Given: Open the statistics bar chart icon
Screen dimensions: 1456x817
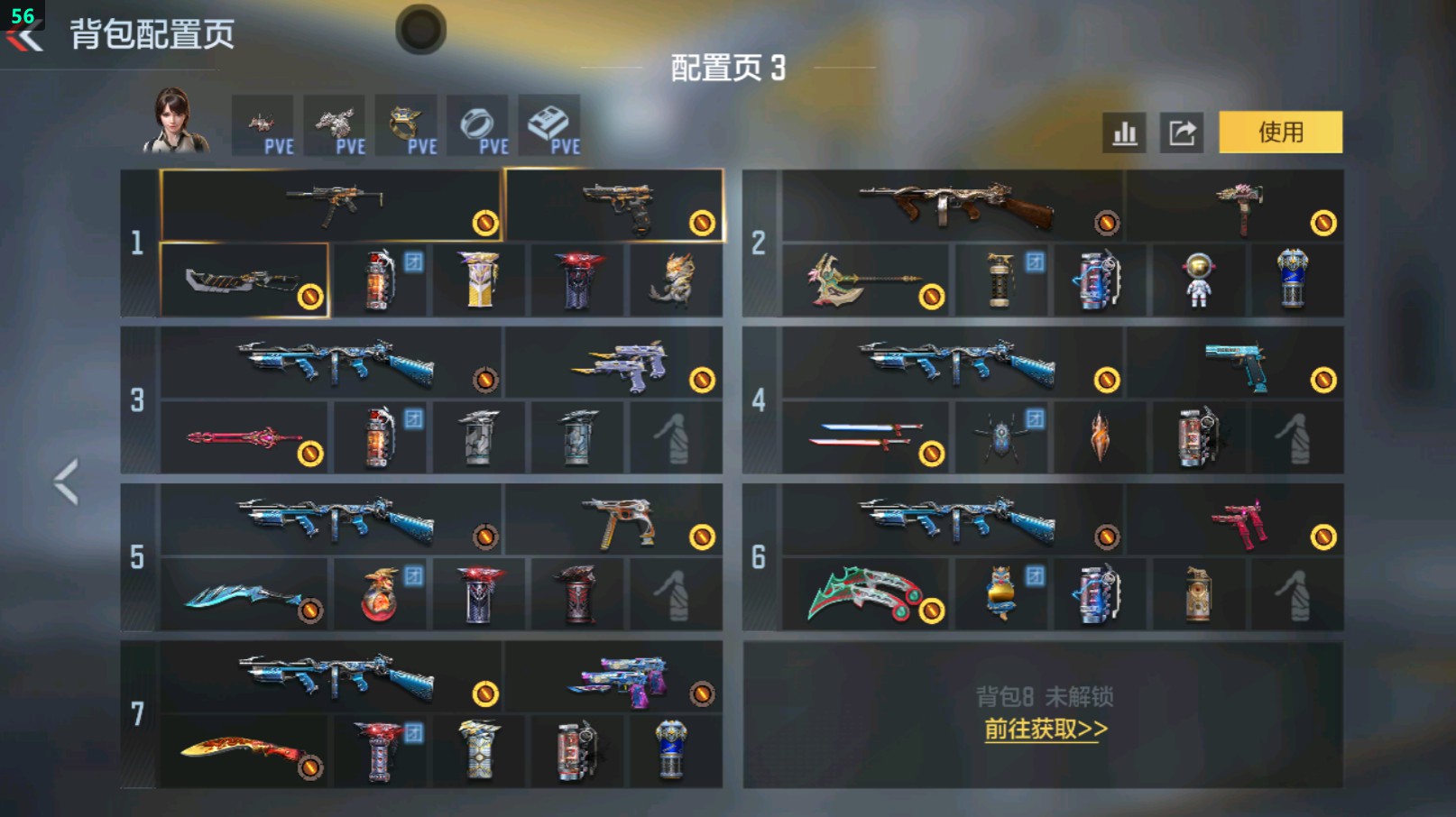Looking at the screenshot, I should point(1124,132).
